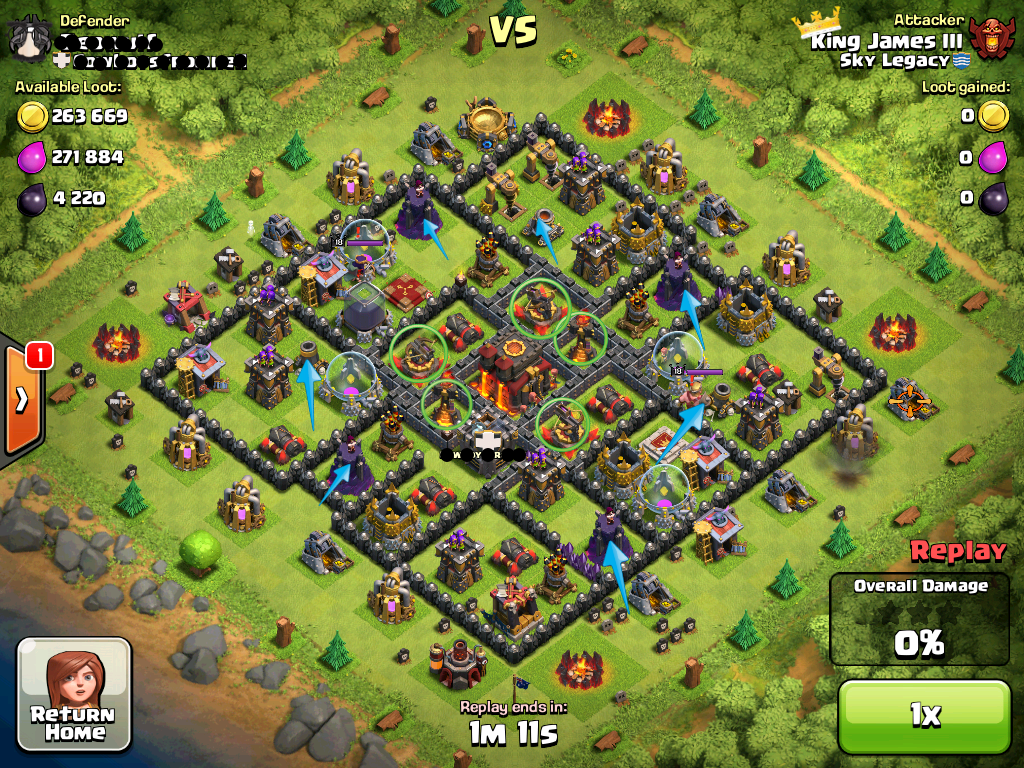
Task: Open the attacker King James III profile
Action: 886,41
